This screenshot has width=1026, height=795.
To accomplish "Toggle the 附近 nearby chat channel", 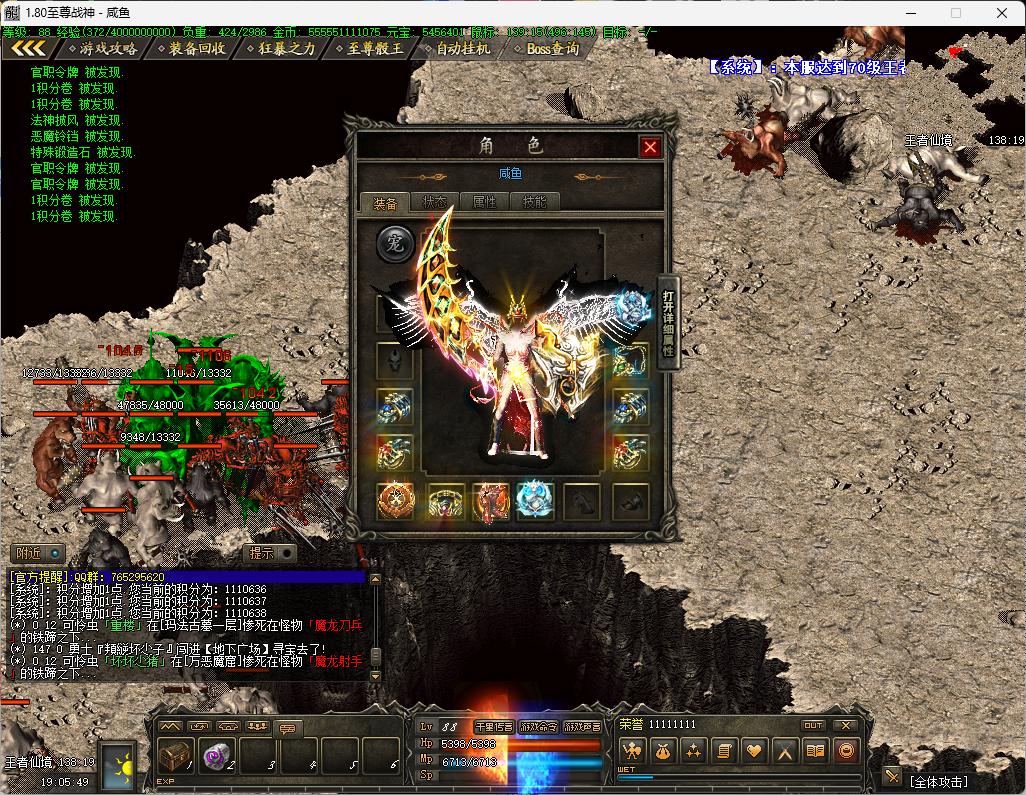I will point(38,553).
